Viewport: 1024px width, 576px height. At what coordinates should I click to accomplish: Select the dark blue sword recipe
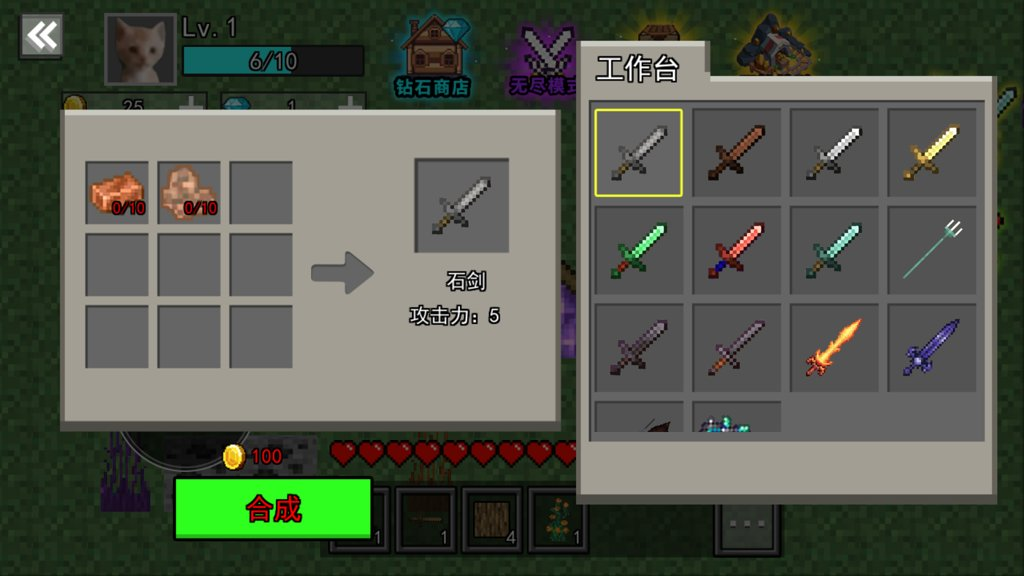(932, 348)
